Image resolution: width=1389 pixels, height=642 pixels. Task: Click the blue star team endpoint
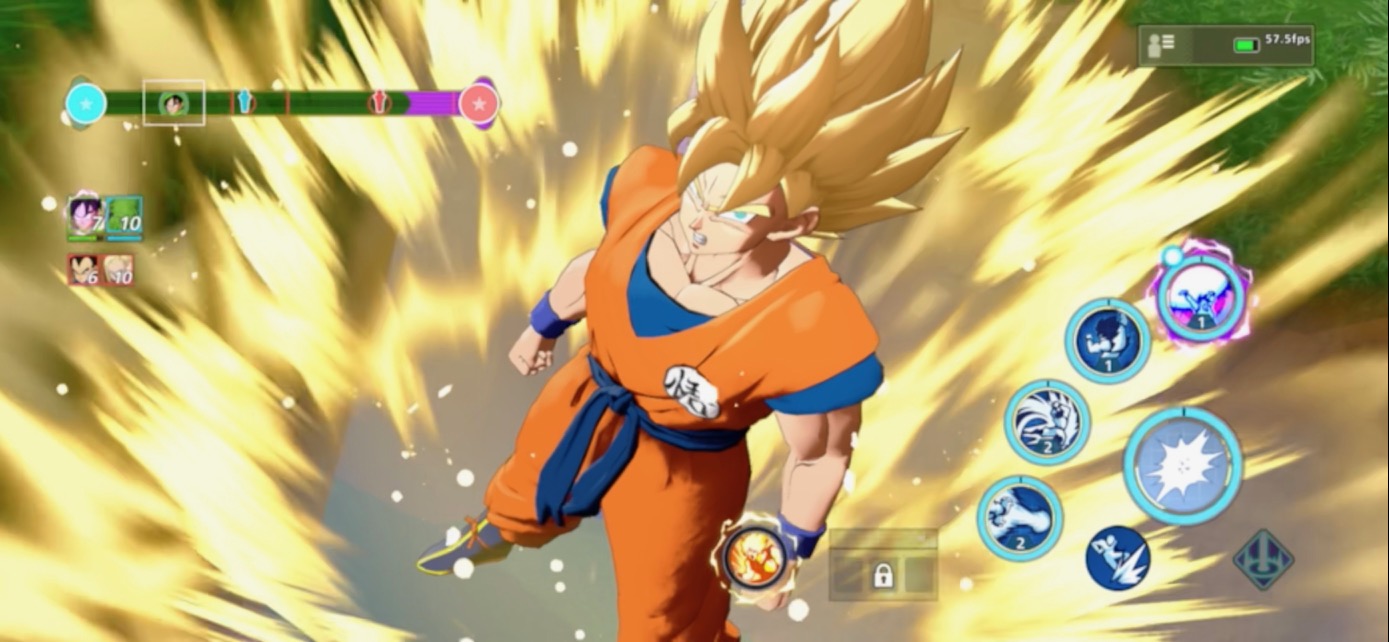coord(86,103)
